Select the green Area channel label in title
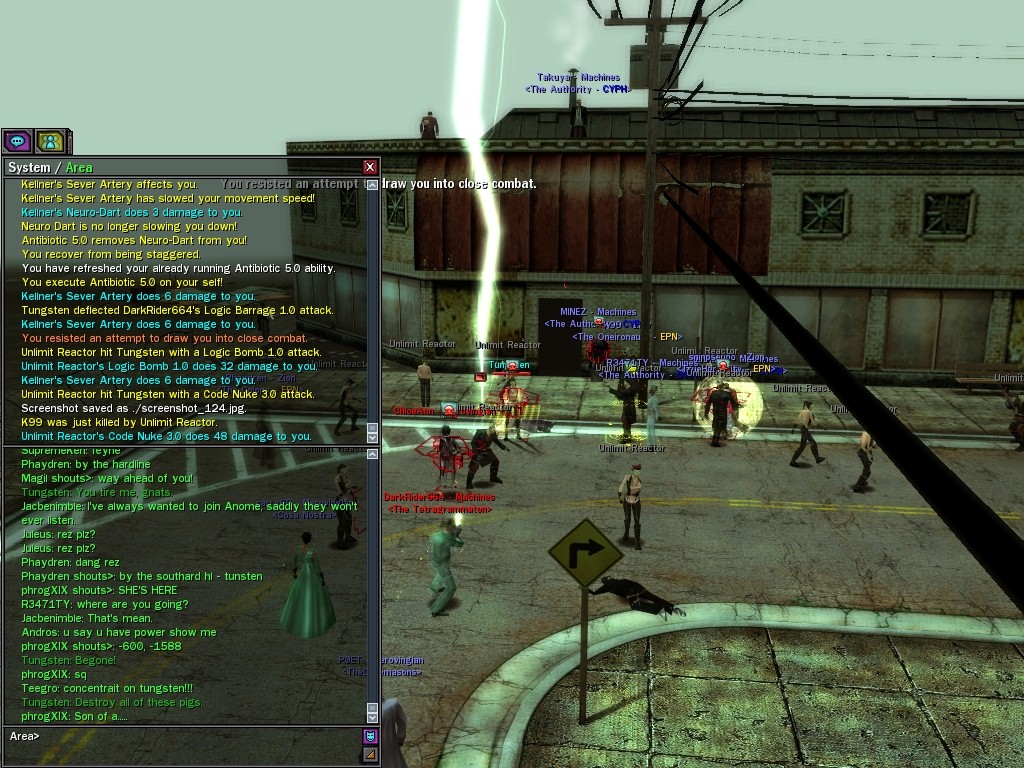The width and height of the screenshot is (1024, 768). tap(79, 167)
